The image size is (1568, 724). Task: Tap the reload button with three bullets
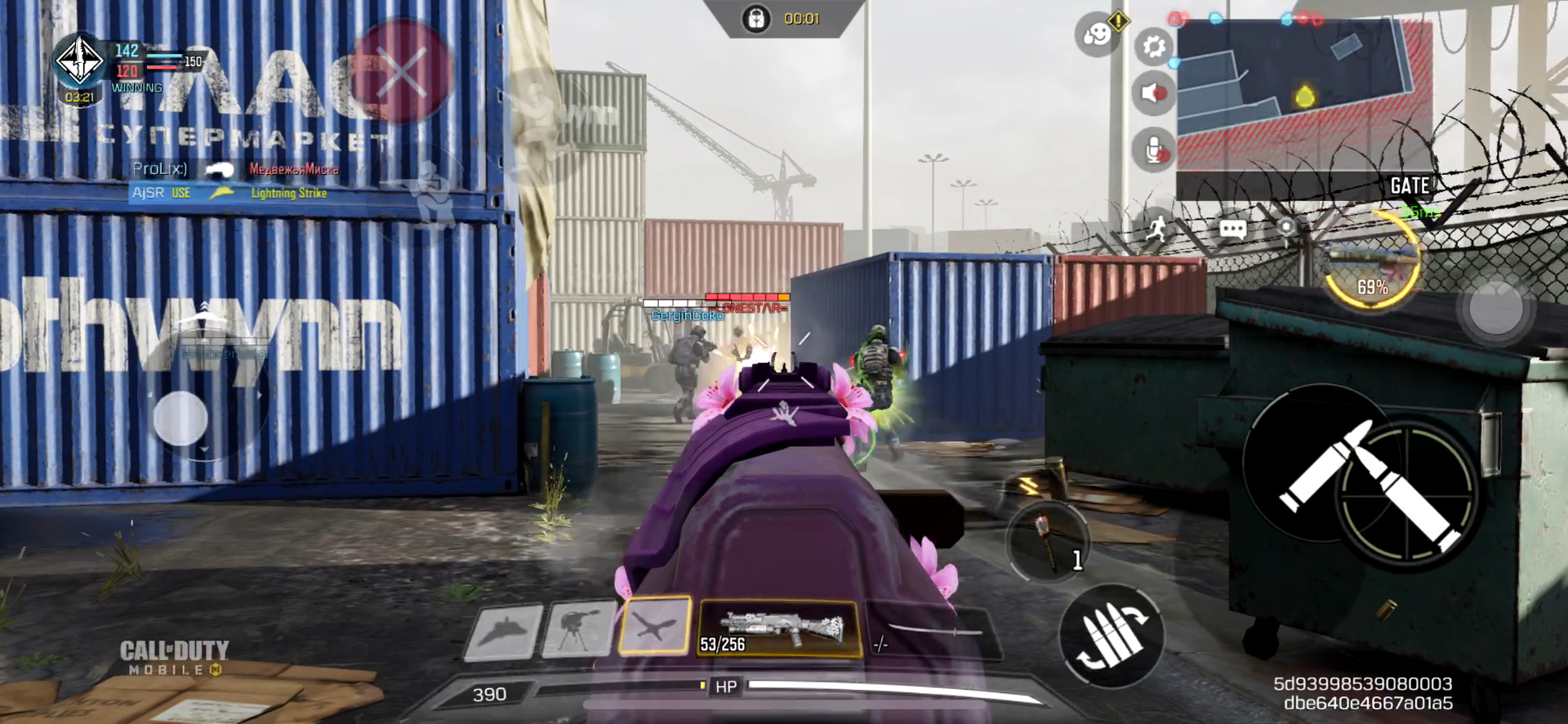(1111, 635)
